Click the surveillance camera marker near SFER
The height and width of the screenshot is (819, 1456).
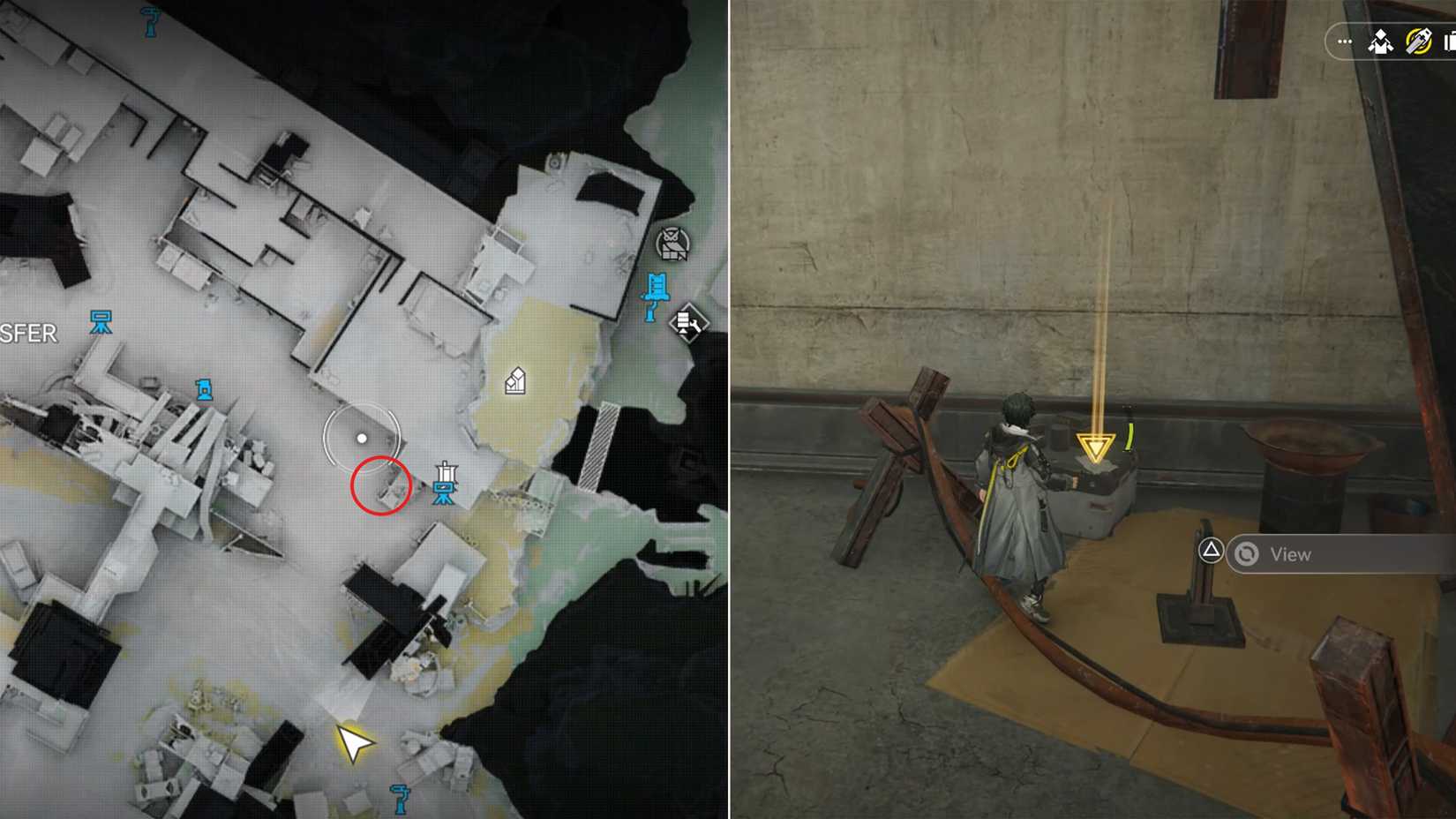[102, 322]
